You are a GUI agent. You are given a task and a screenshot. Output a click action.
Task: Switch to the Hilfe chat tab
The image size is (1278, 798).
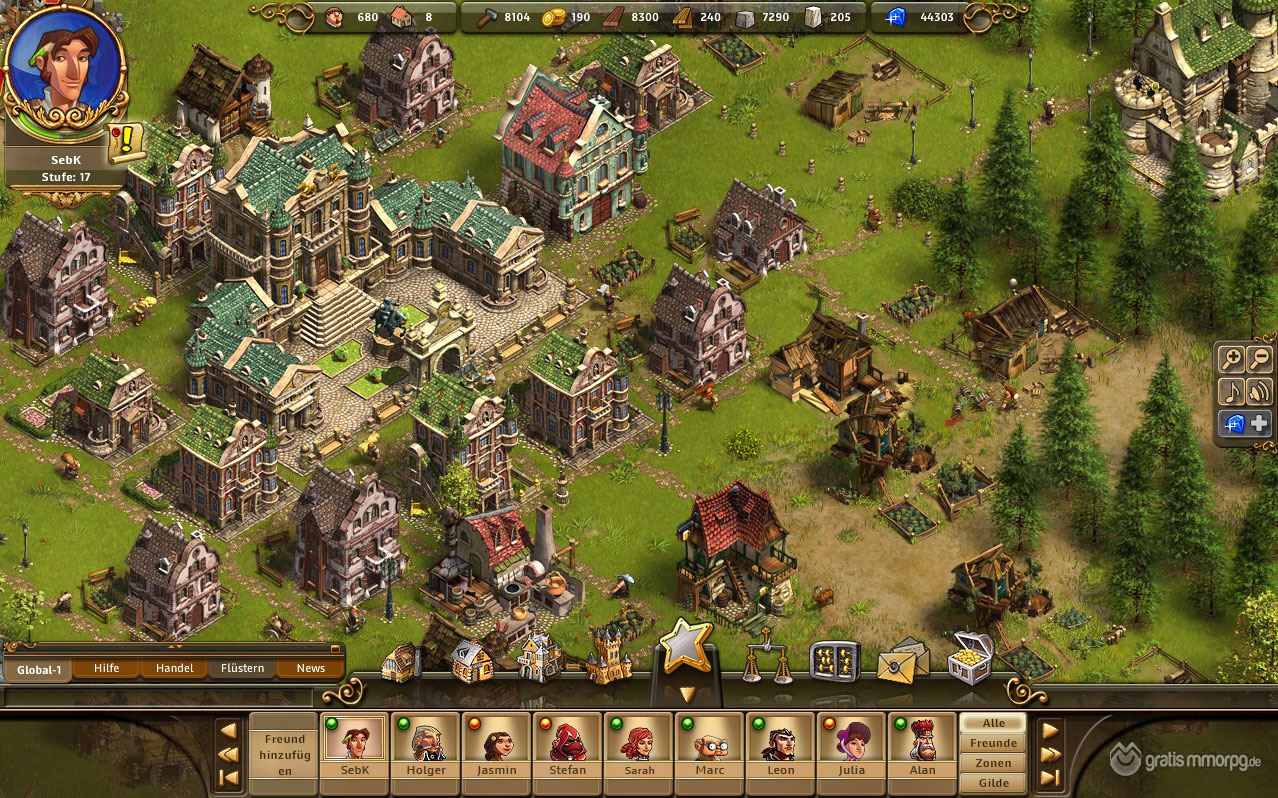tap(107, 668)
